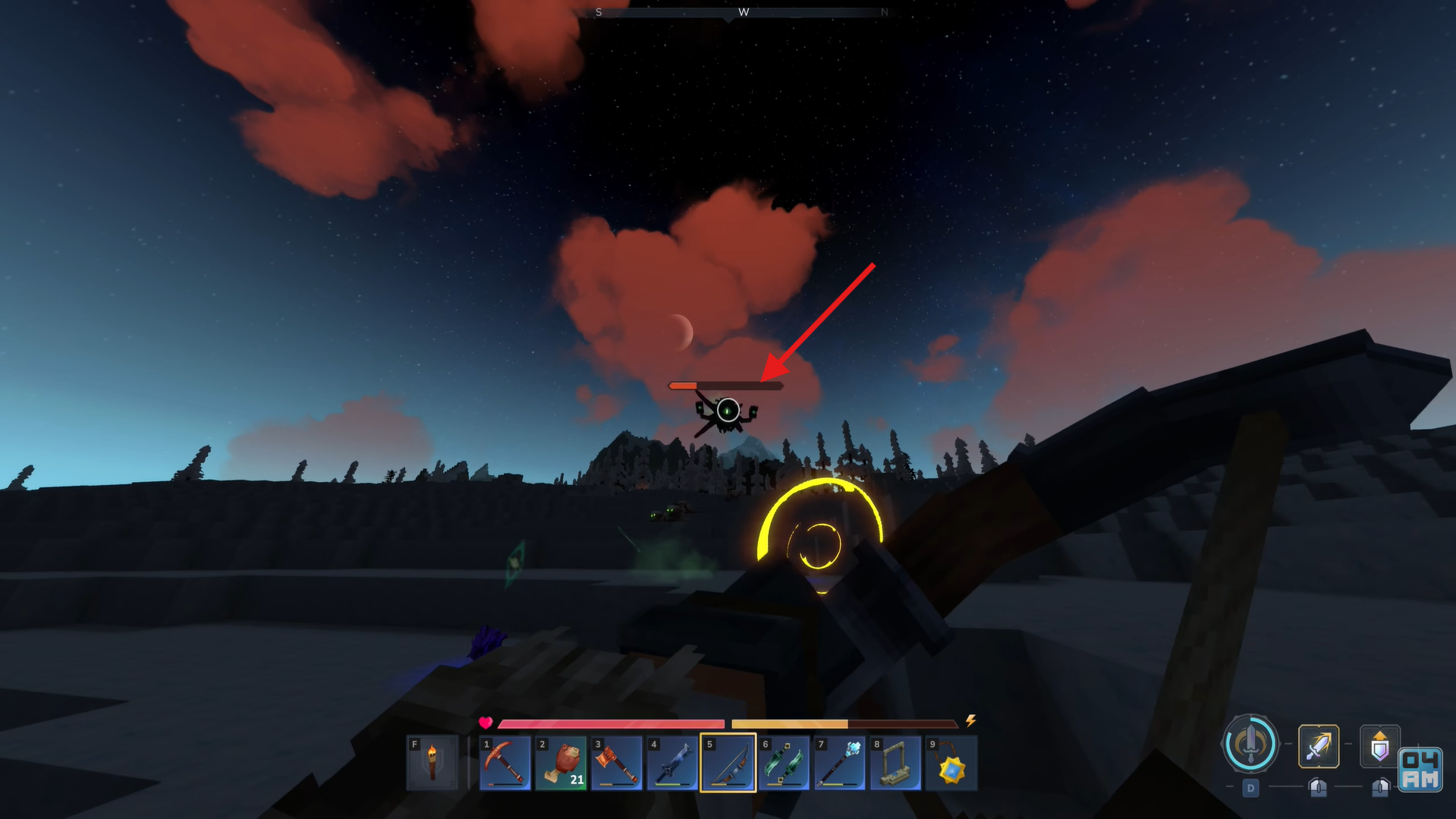
Task: Click the W marker on the compass bar
Action: tap(744, 12)
